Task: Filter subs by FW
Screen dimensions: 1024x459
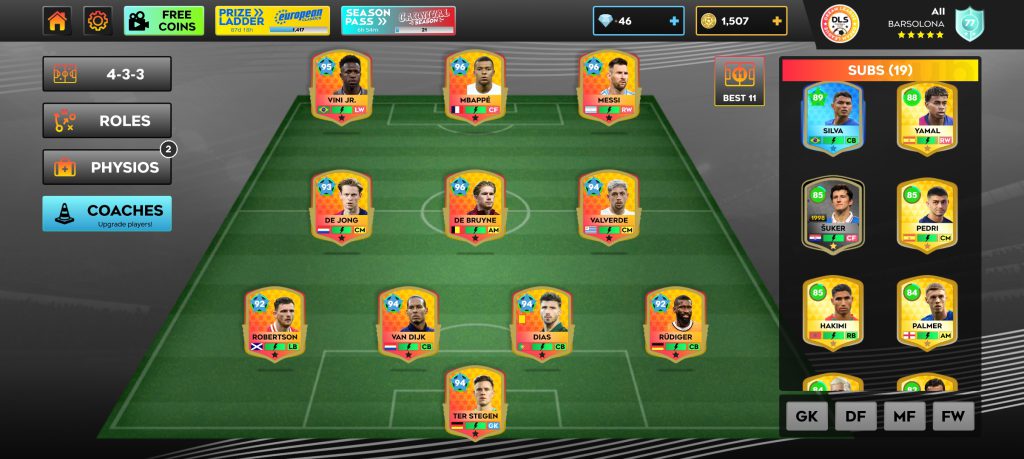Action: point(953,415)
